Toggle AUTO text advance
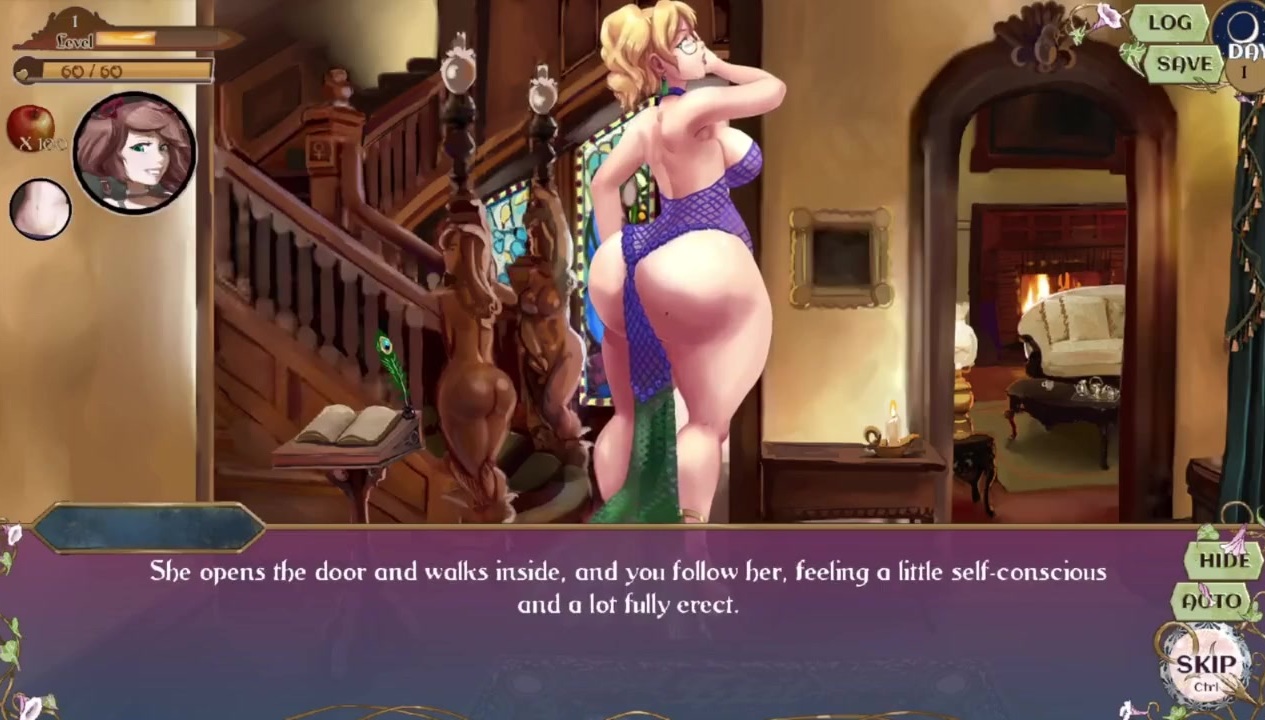The image size is (1265, 720). pos(1212,602)
